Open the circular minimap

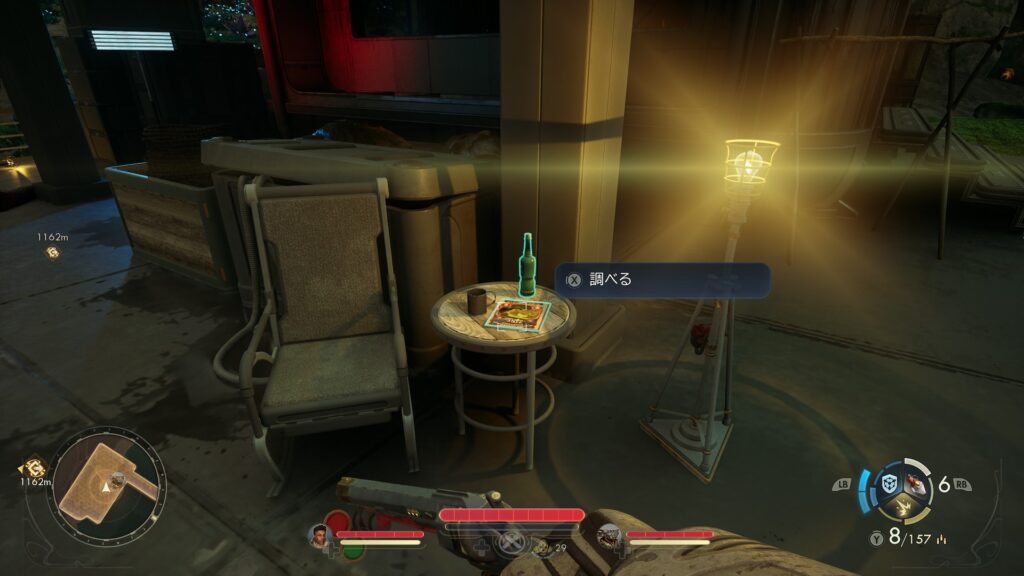[x=108, y=484]
